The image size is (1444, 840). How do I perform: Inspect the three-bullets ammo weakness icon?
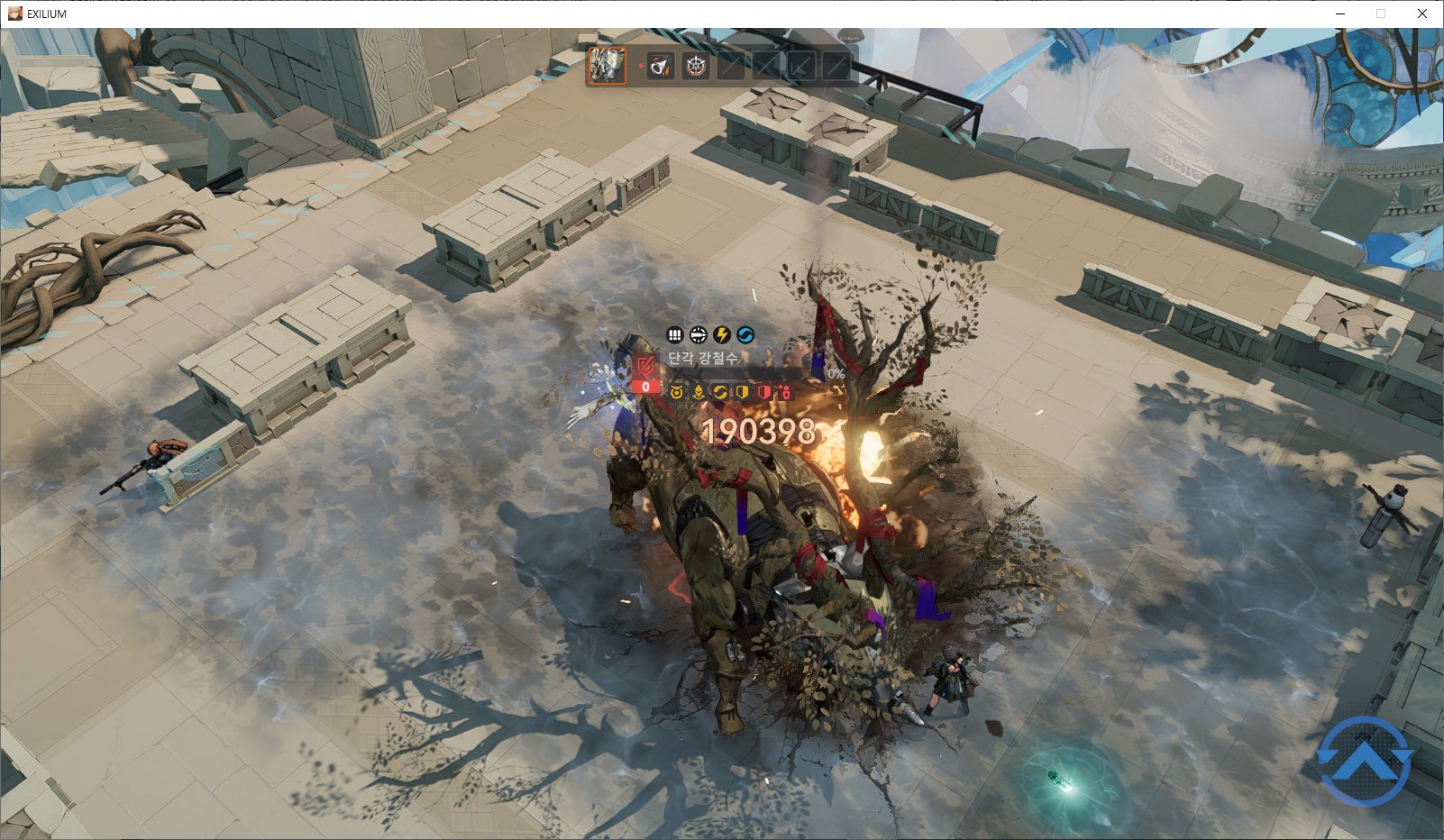[675, 335]
